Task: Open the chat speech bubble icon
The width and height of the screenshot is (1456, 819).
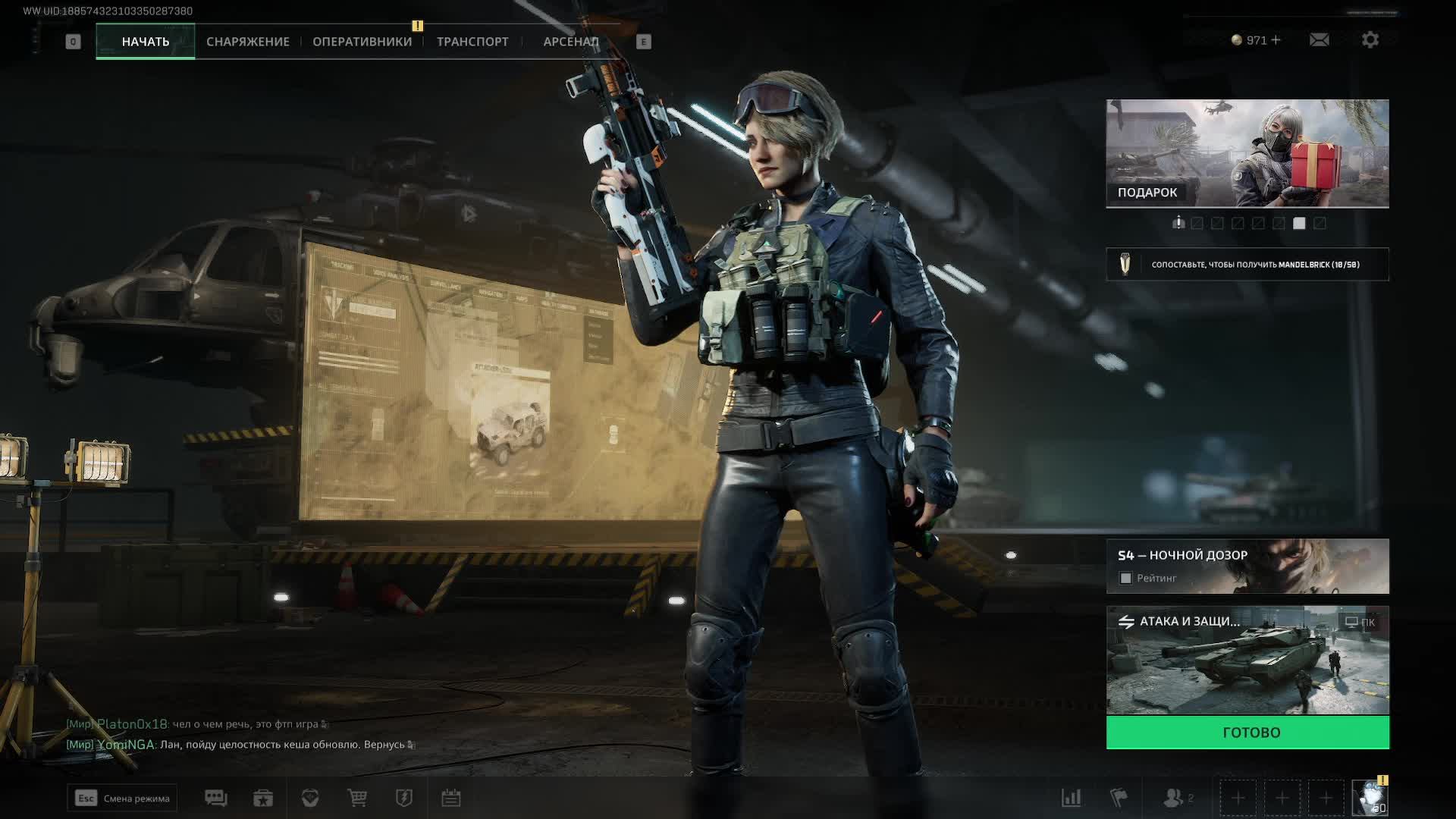Action: [x=215, y=798]
